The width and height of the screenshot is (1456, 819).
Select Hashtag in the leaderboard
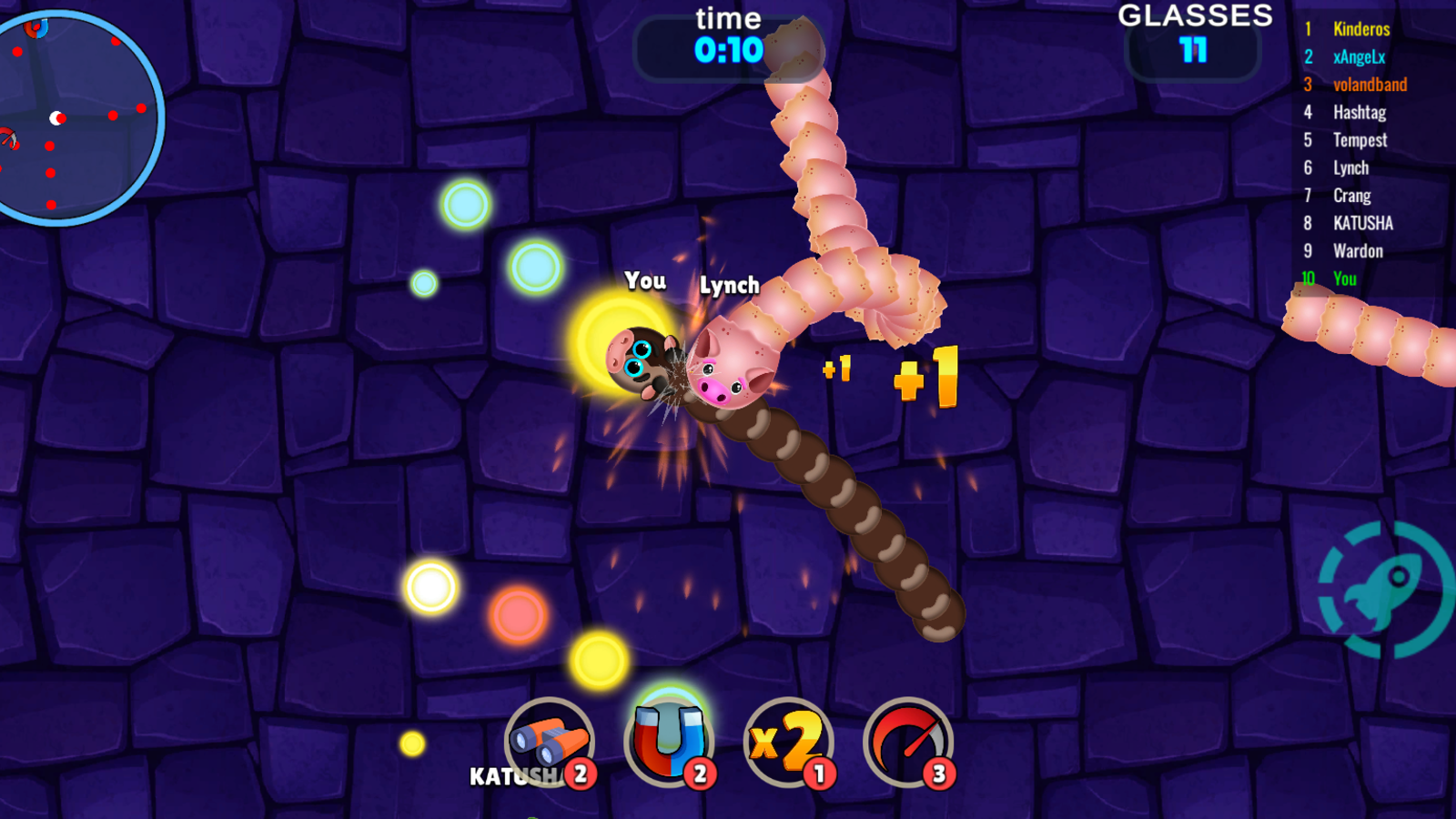tap(1358, 112)
